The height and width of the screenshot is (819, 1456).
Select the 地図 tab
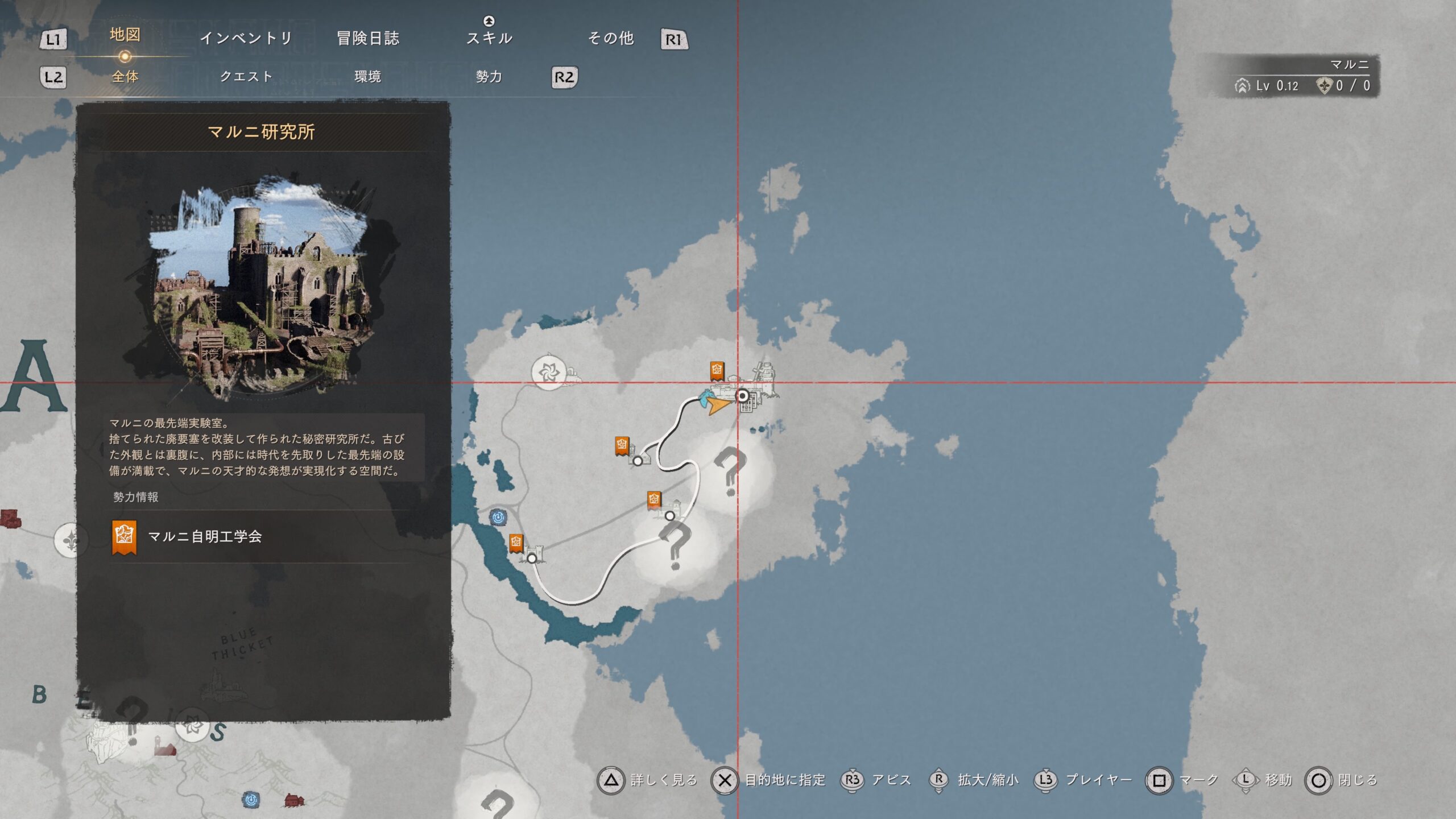[125, 35]
